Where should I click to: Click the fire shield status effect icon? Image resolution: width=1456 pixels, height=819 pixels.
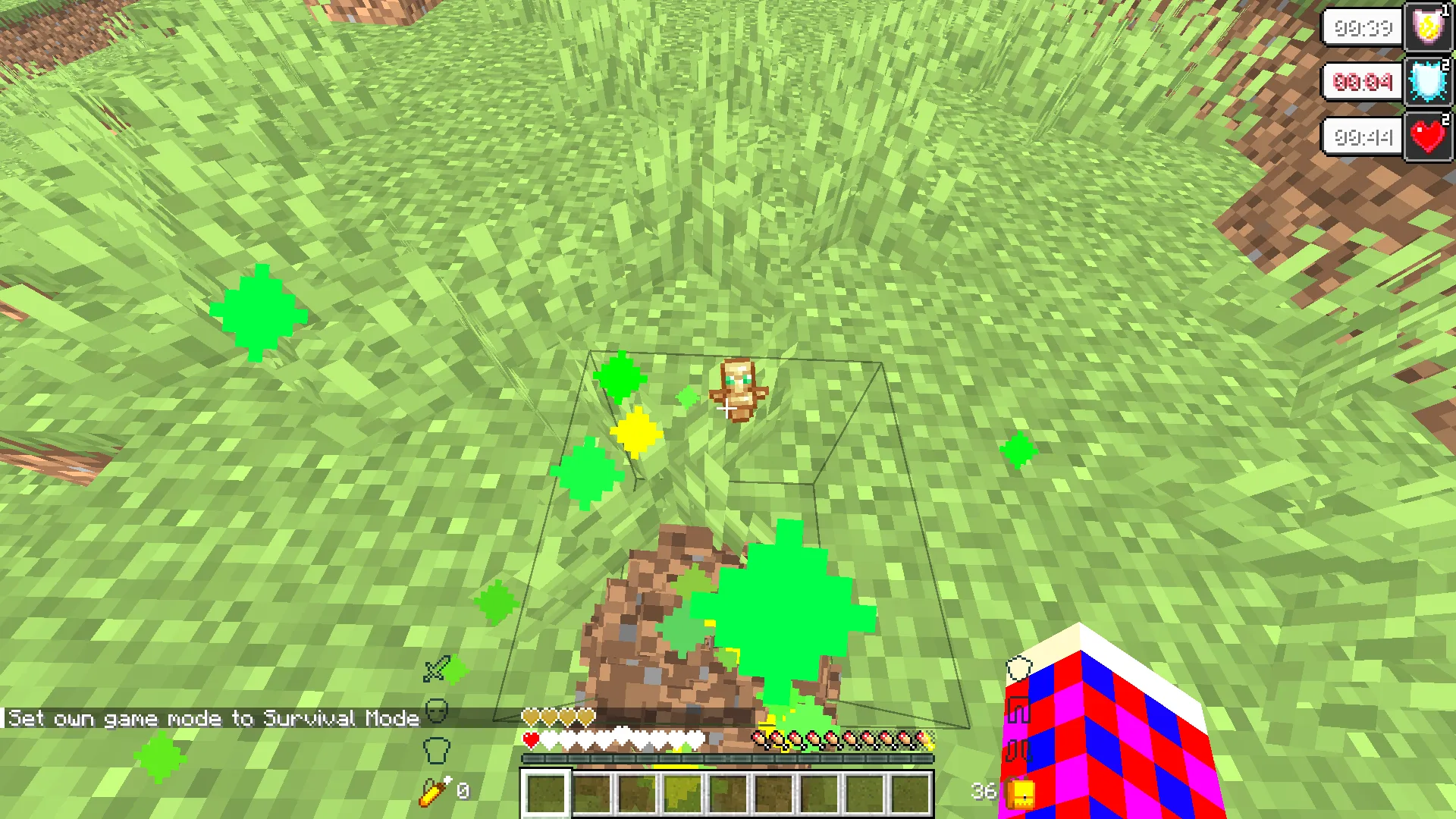[x=1428, y=27]
